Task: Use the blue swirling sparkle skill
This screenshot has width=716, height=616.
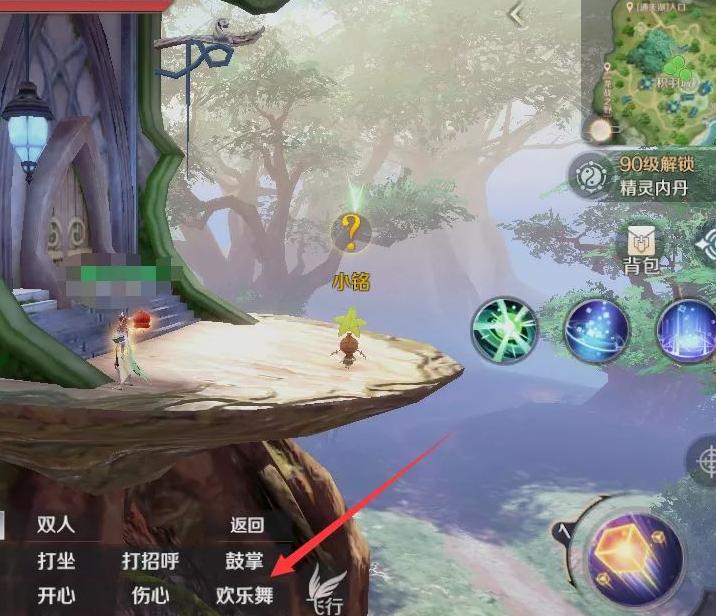Action: click(597, 329)
